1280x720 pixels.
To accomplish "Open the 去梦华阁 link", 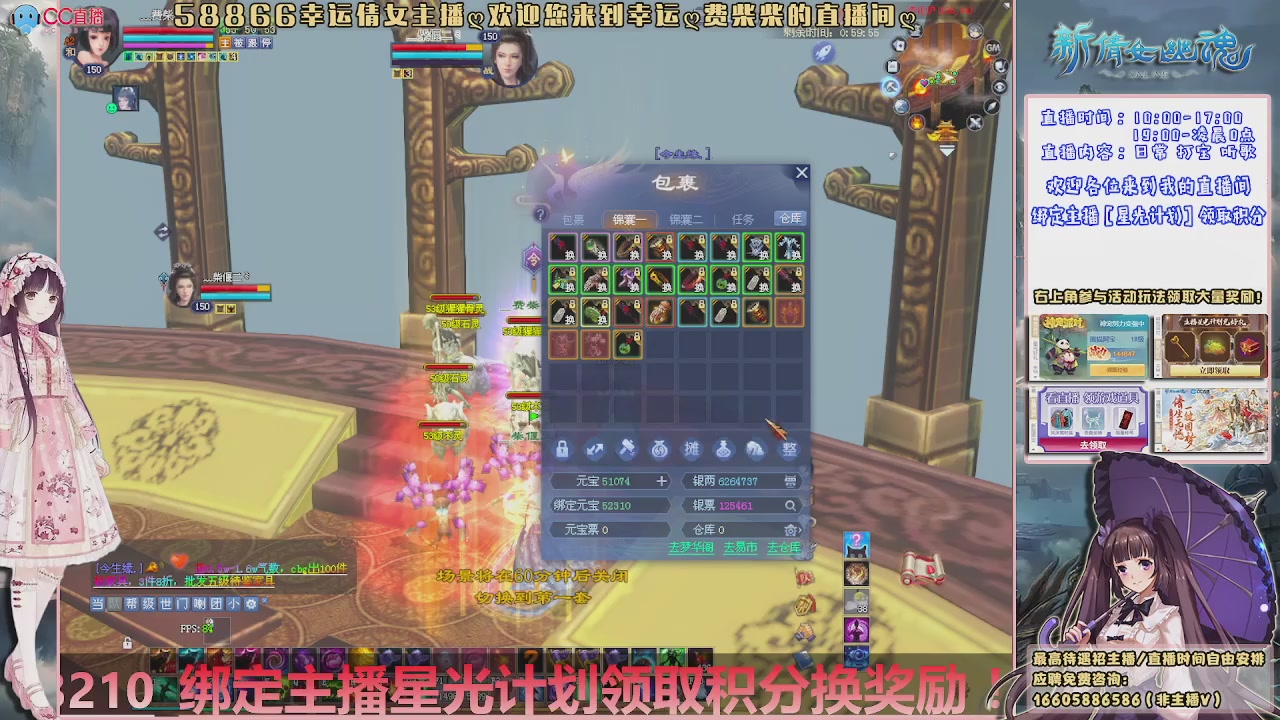I will click(x=691, y=547).
